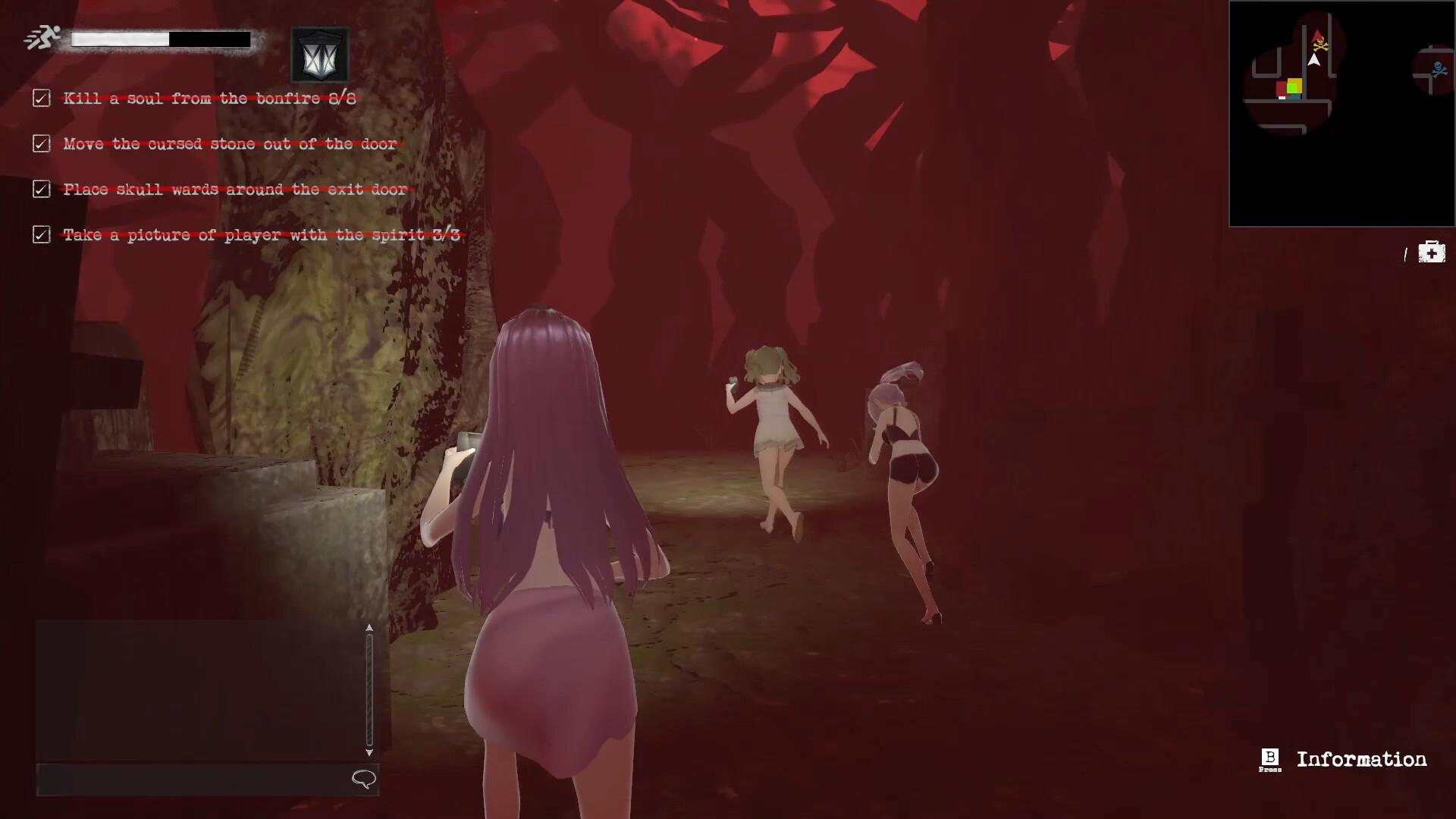
Task: Toggle the 'Move the cursed stone' checkbox
Action: click(x=40, y=144)
